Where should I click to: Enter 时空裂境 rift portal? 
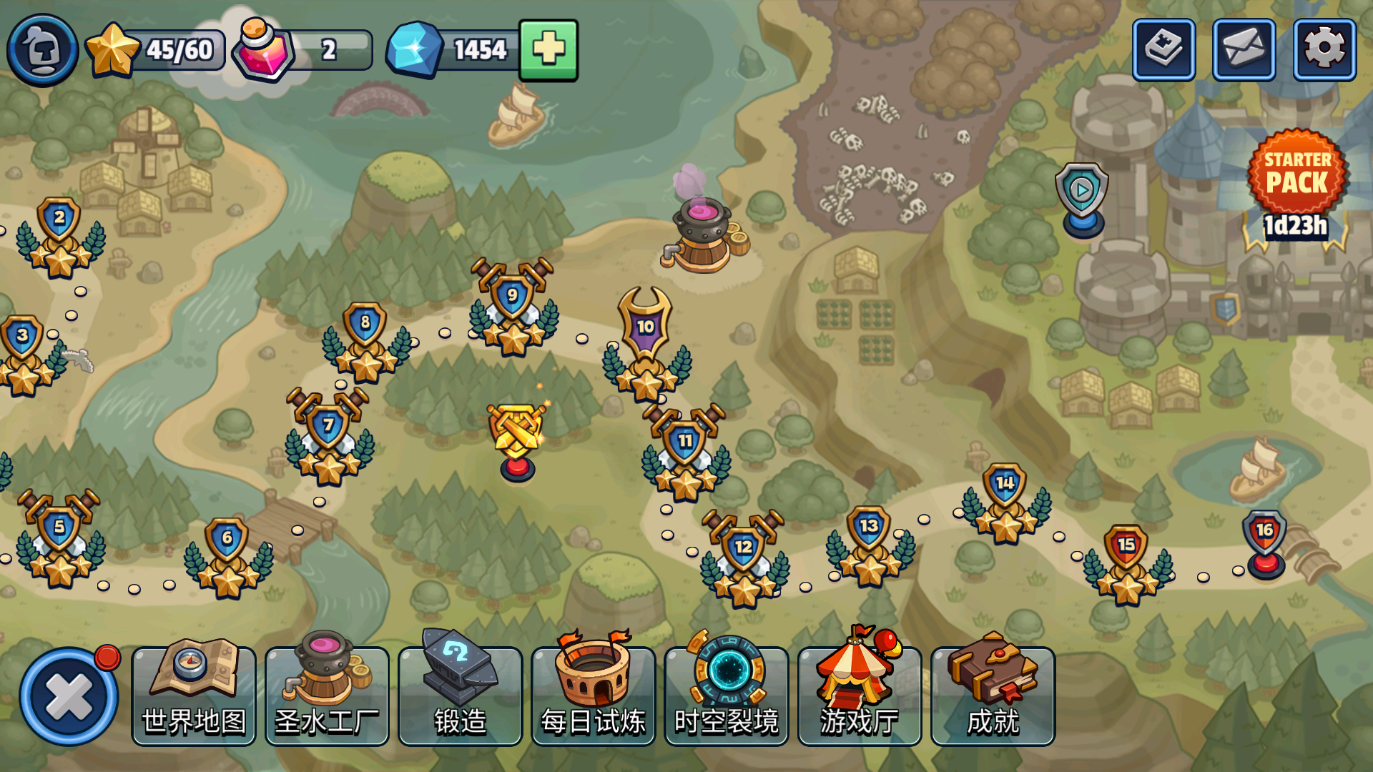point(726,695)
